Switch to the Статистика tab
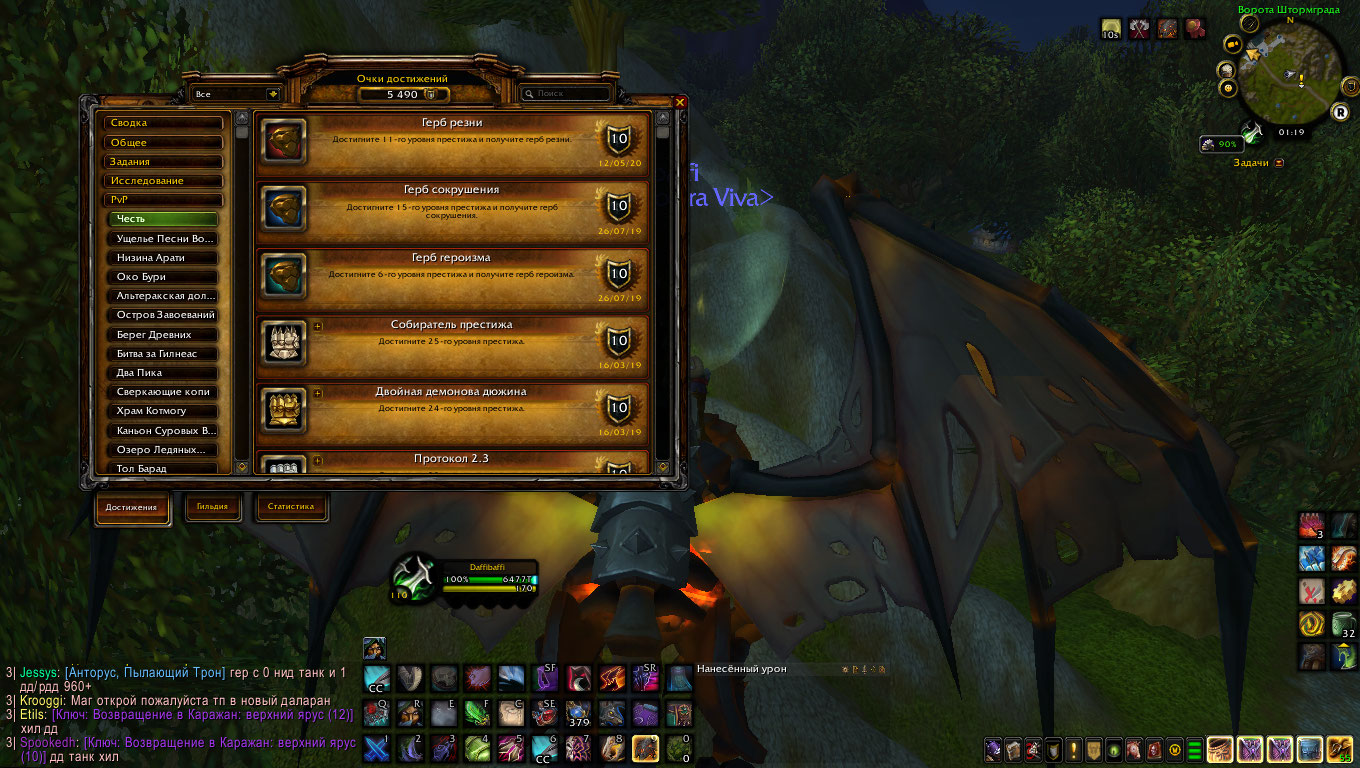Image resolution: width=1360 pixels, height=768 pixels. click(x=291, y=507)
